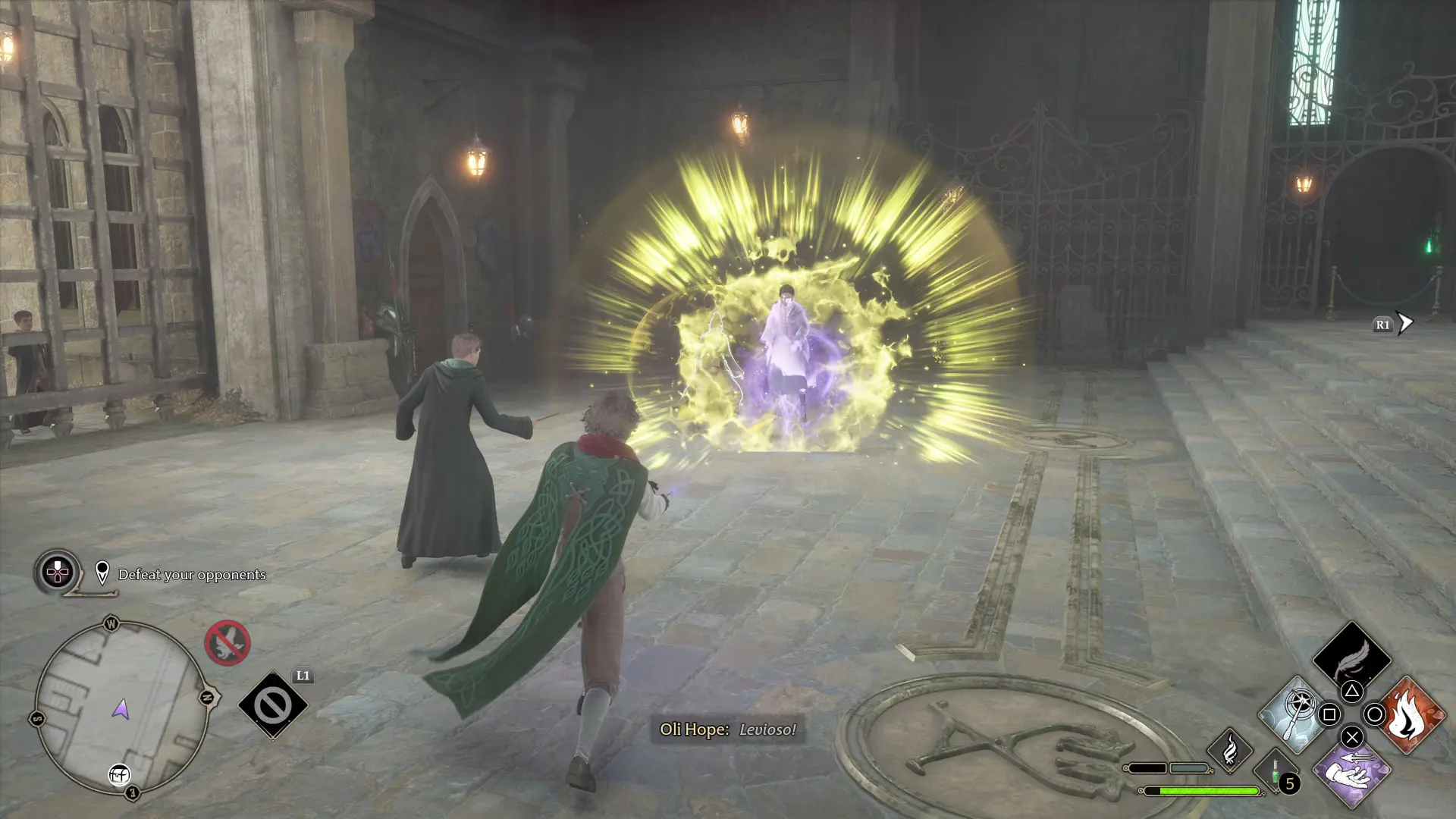Viewport: 1456px width, 819px height.
Task: Click the Square button prompt icon
Action: point(1328,715)
